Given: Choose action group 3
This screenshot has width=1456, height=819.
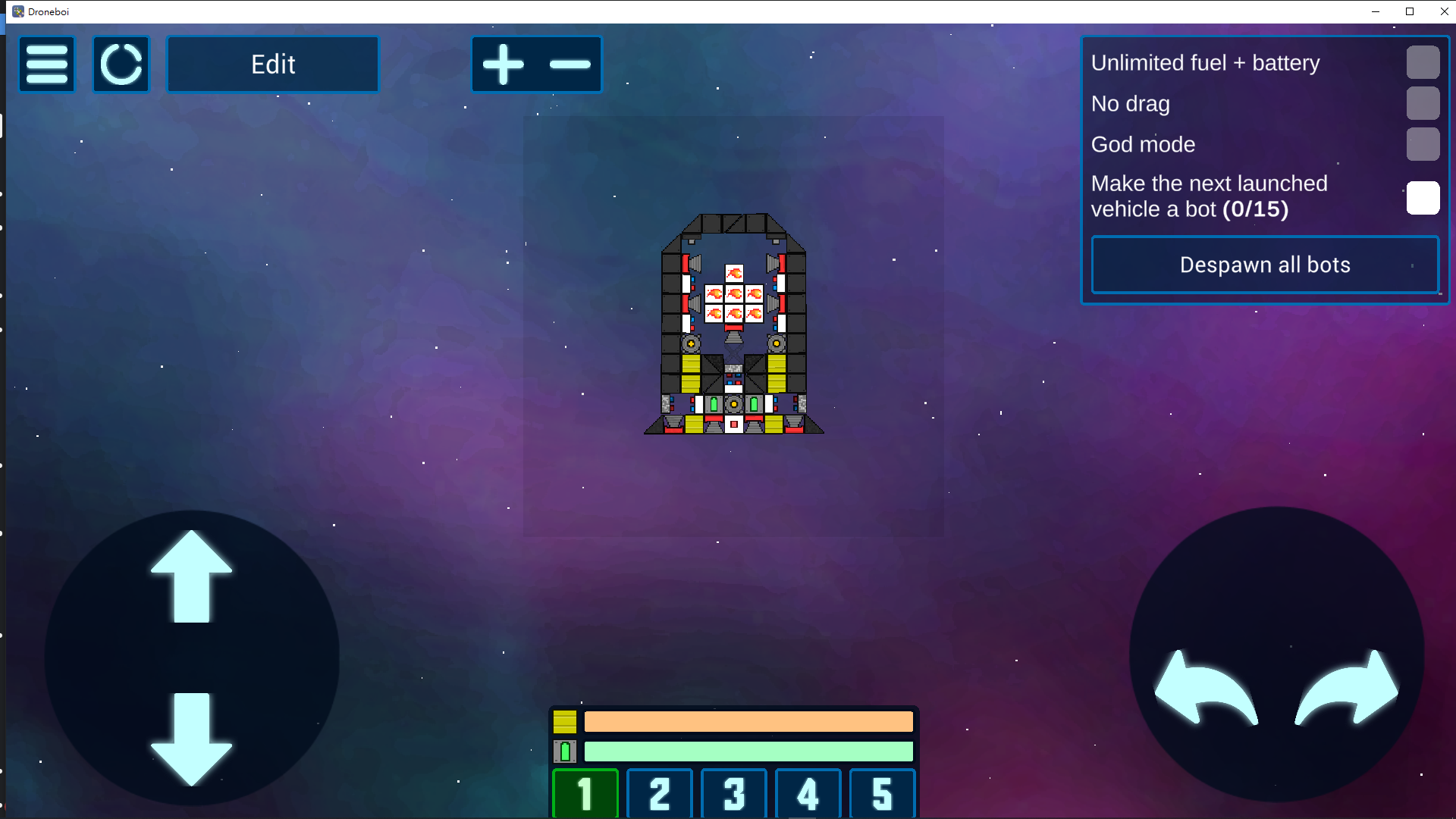Looking at the screenshot, I should pyautogui.click(x=734, y=793).
